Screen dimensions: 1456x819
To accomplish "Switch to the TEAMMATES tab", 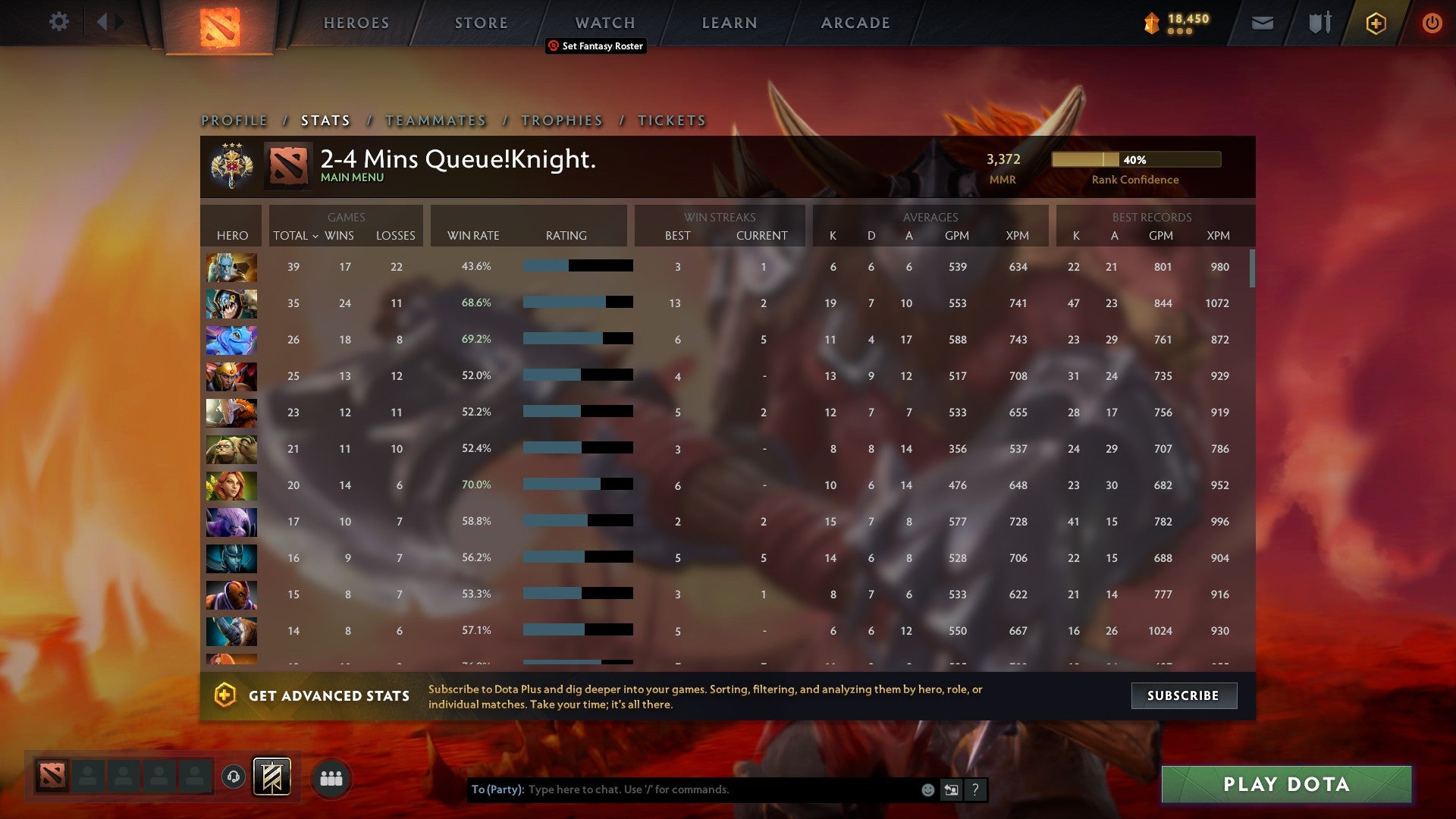I will pos(435,120).
